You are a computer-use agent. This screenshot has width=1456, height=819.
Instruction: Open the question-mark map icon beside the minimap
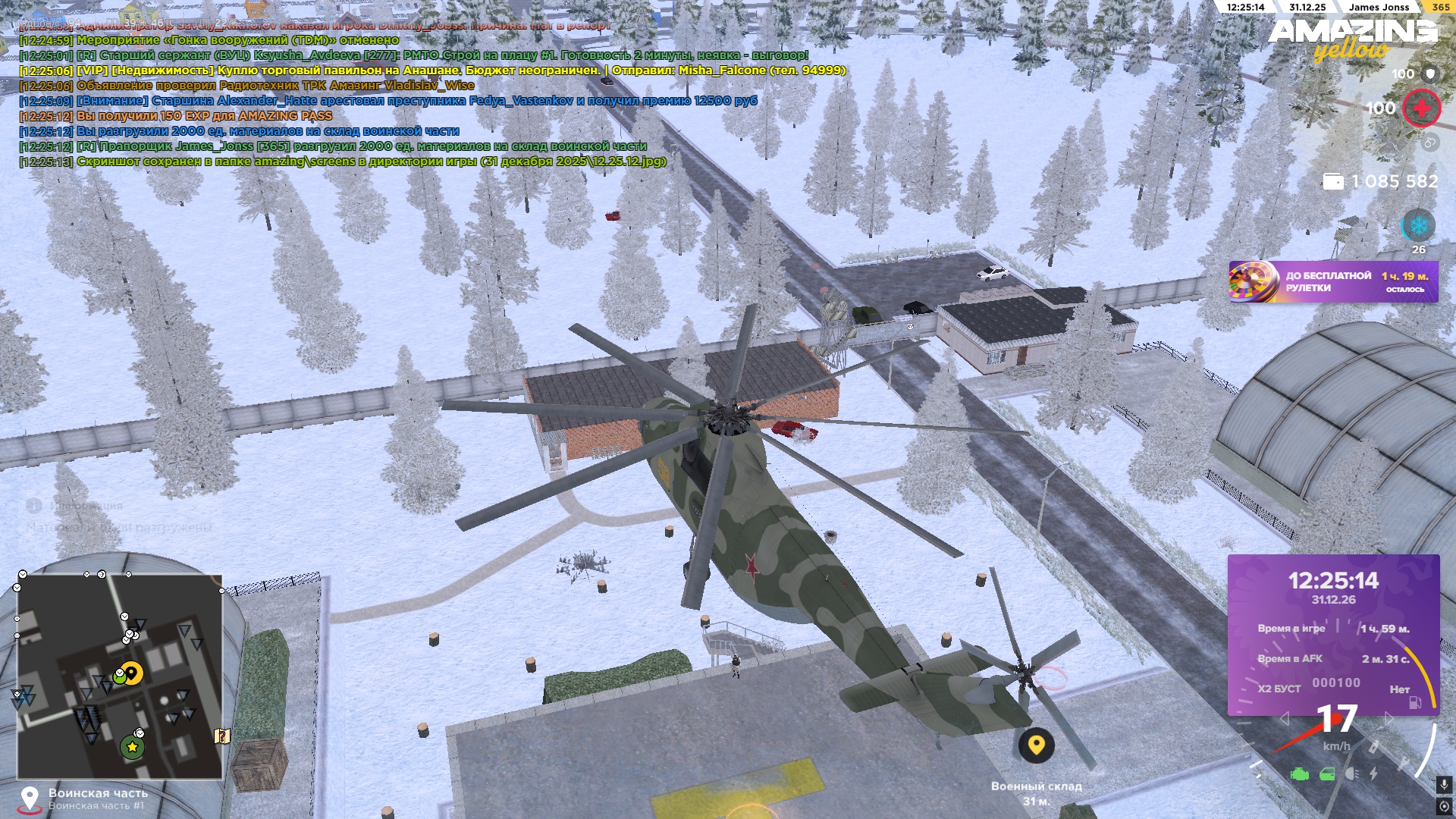click(222, 736)
